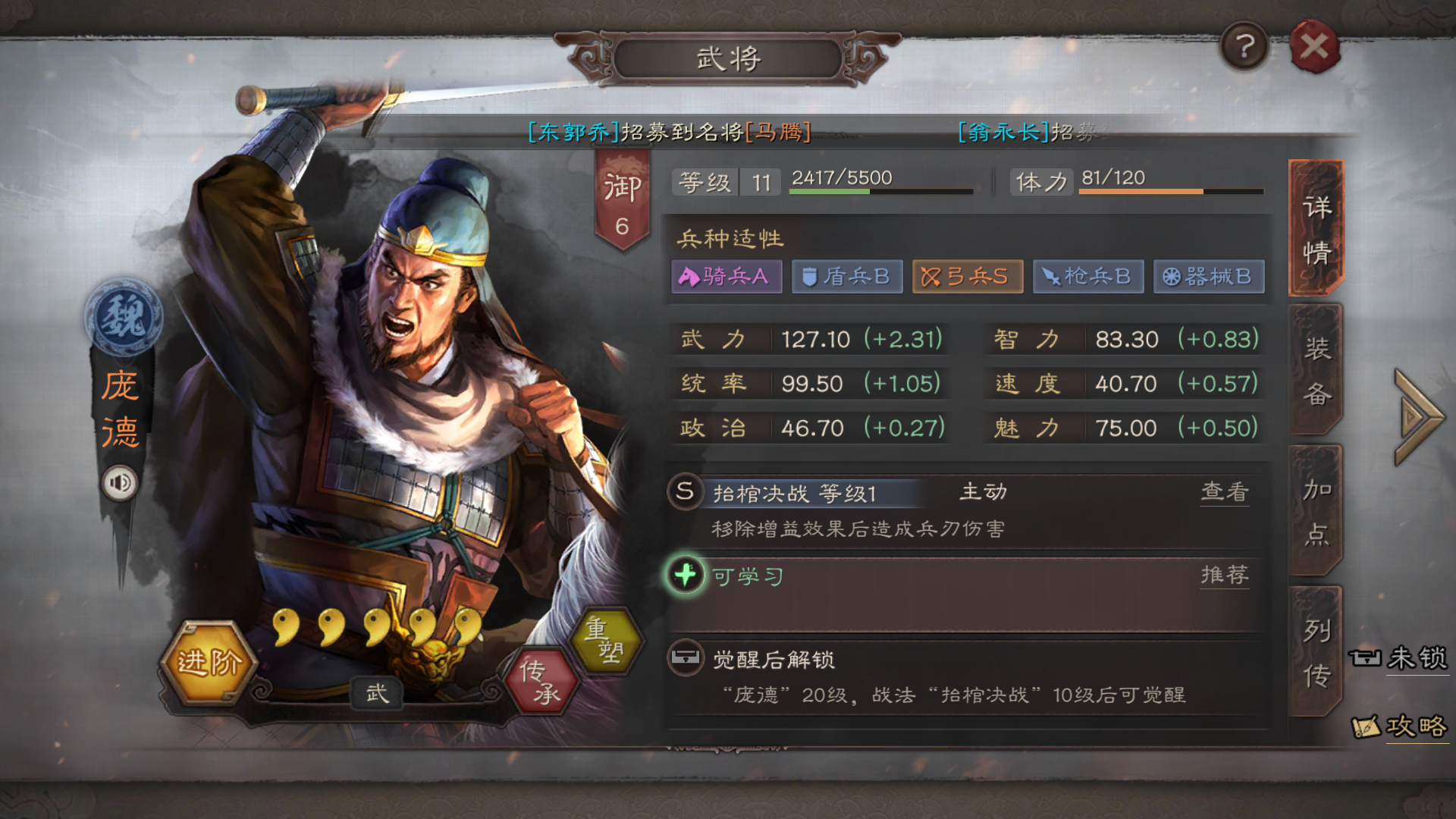Viewport: 1456px width, 819px height.
Task: Click the 器械B siege aptitude icon
Action: click(1209, 277)
